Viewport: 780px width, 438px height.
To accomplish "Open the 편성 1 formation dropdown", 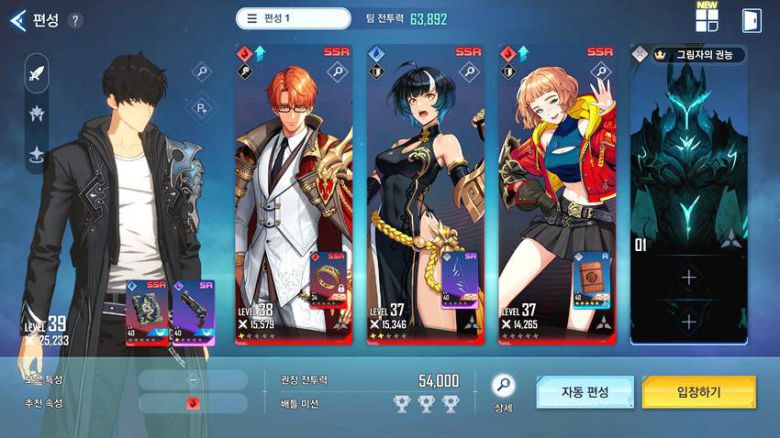I will [293, 19].
